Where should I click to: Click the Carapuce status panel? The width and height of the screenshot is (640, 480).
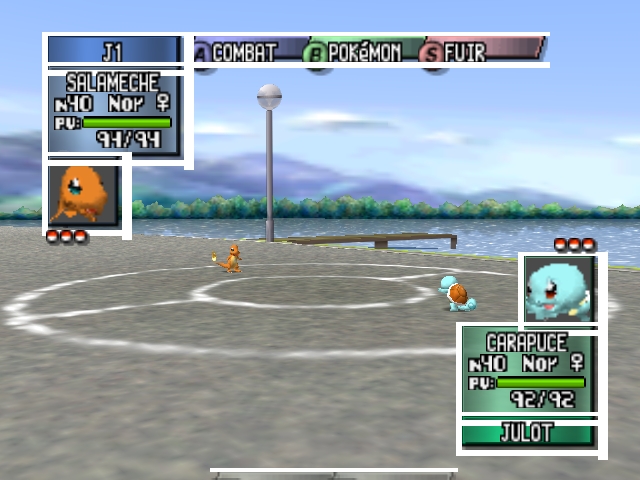click(x=526, y=370)
